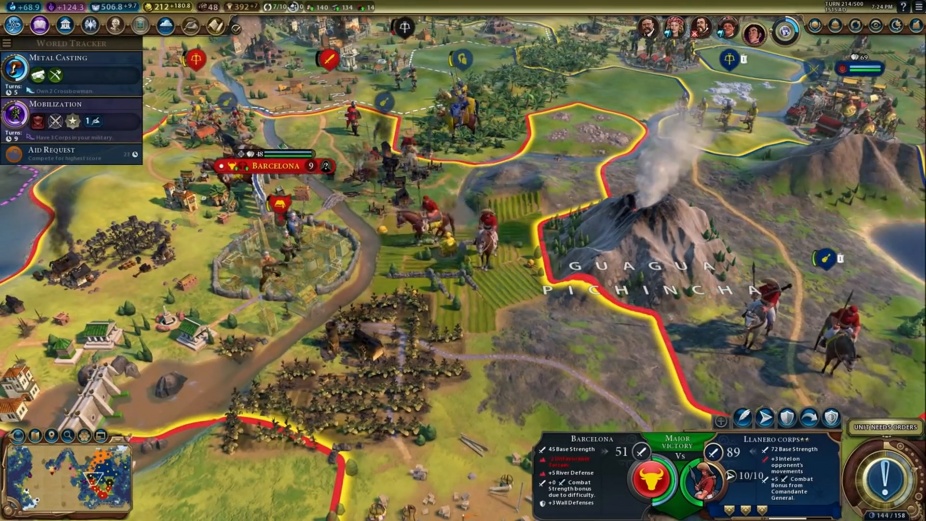Open the government screen icon
Screen dimensions: 926x521
[65, 25]
